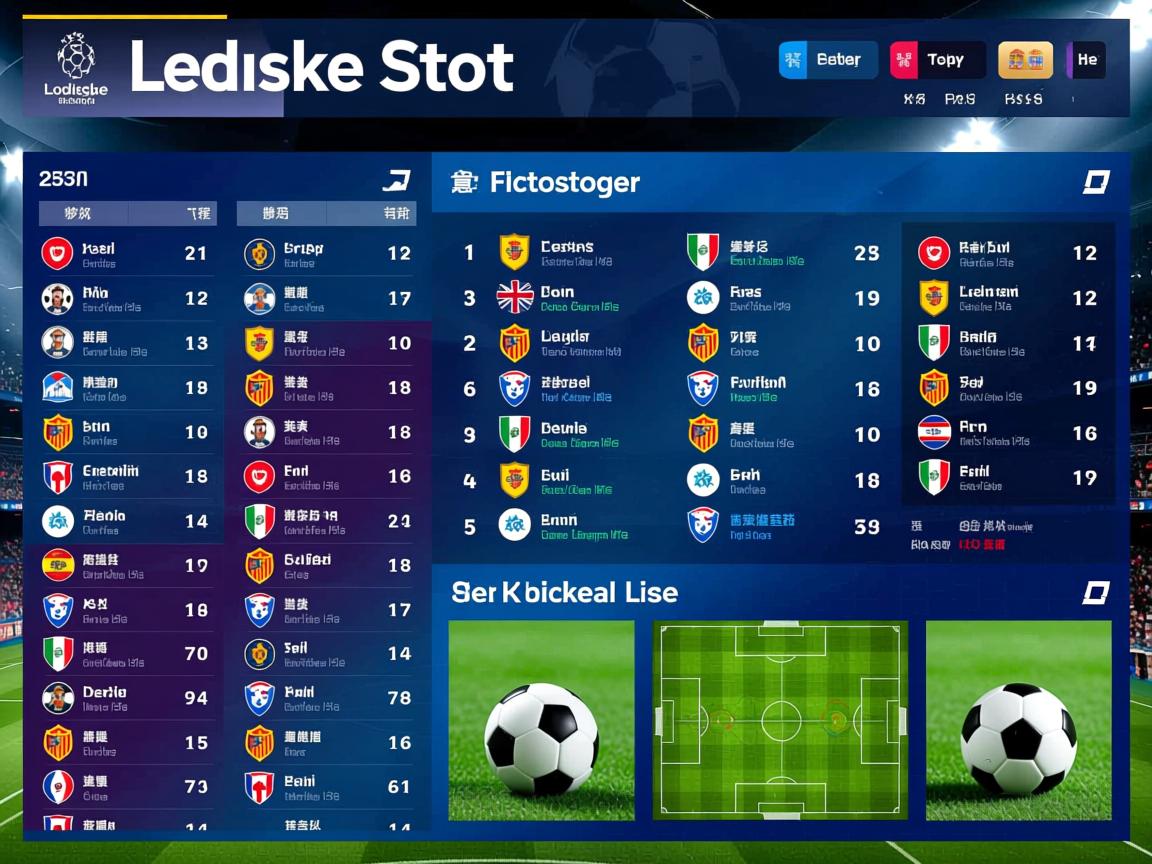Click the blue Beter button
Image resolution: width=1152 pixels, height=864 pixels.
828,60
